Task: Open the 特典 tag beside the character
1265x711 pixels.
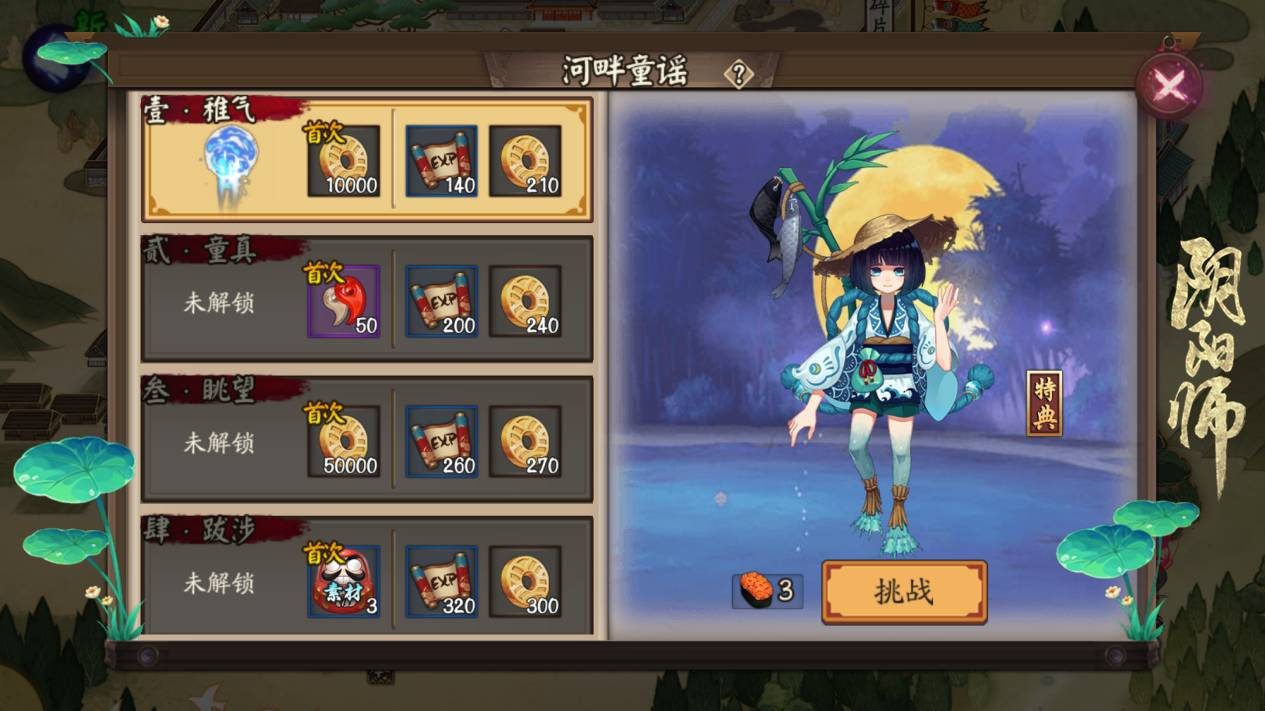Action: point(1045,404)
